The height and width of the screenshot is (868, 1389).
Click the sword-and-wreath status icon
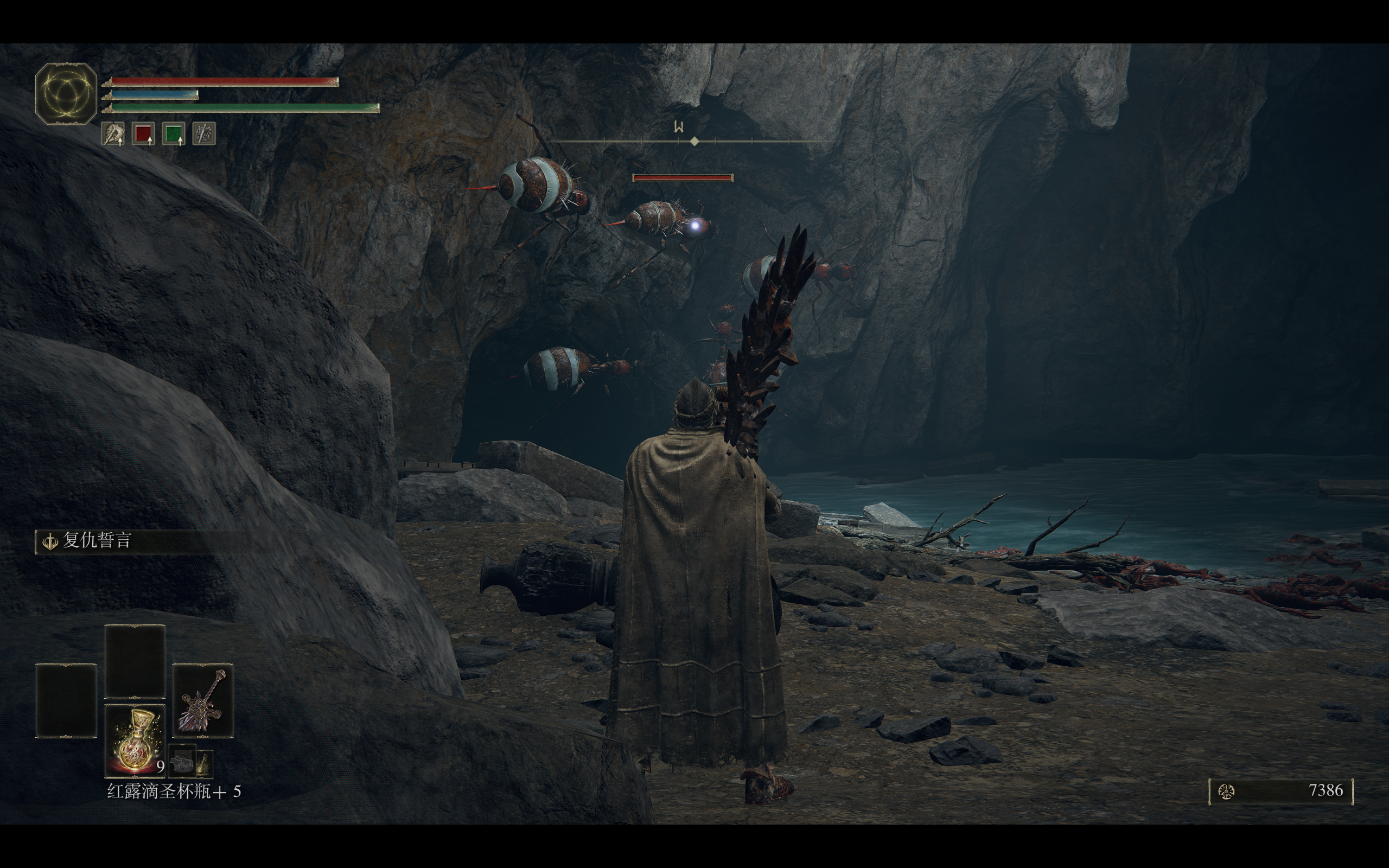pos(204,134)
